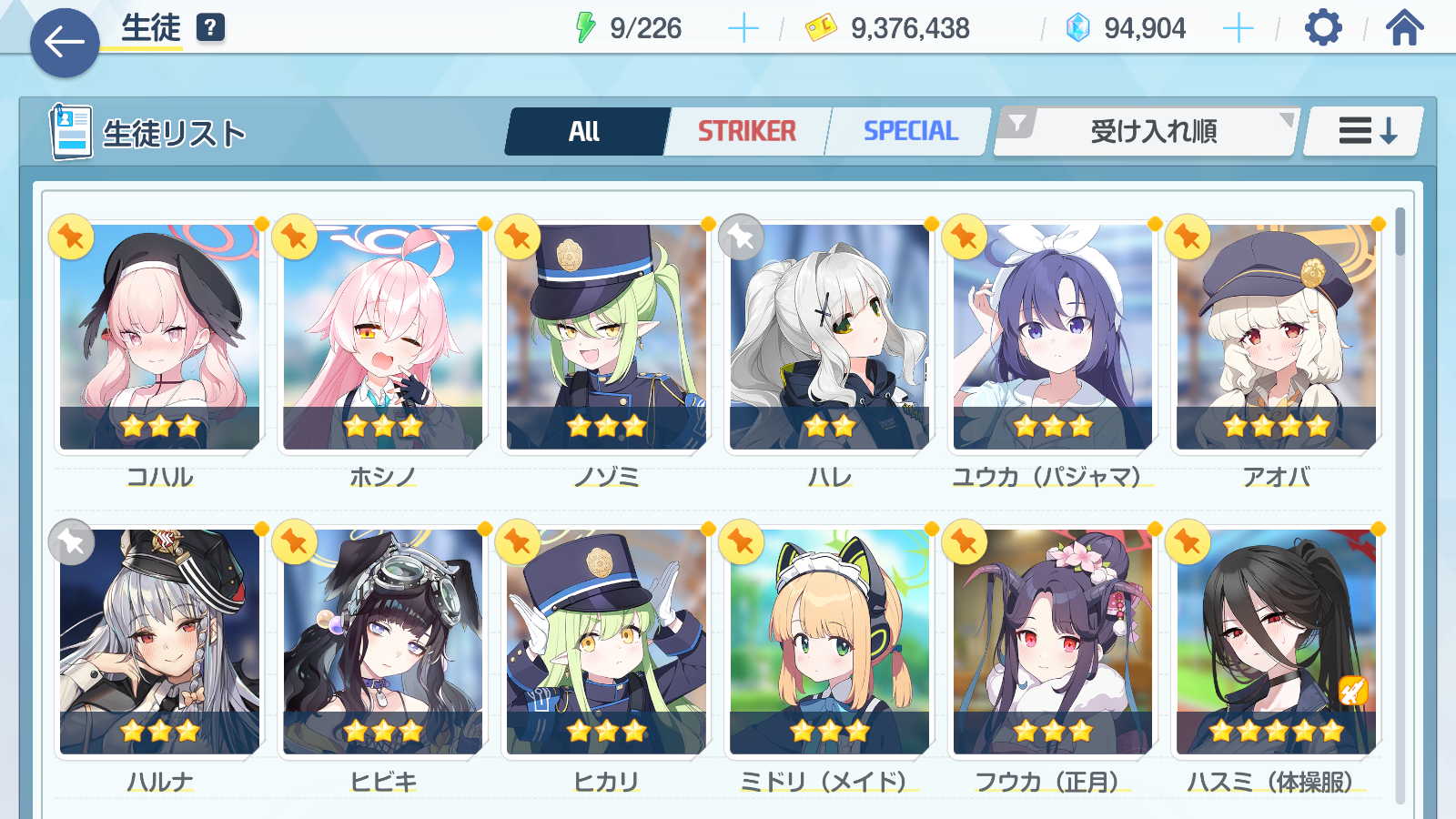Select ユウカ（パジャマ） card
Image resolution: width=1456 pixels, height=819 pixels.
[1053, 337]
